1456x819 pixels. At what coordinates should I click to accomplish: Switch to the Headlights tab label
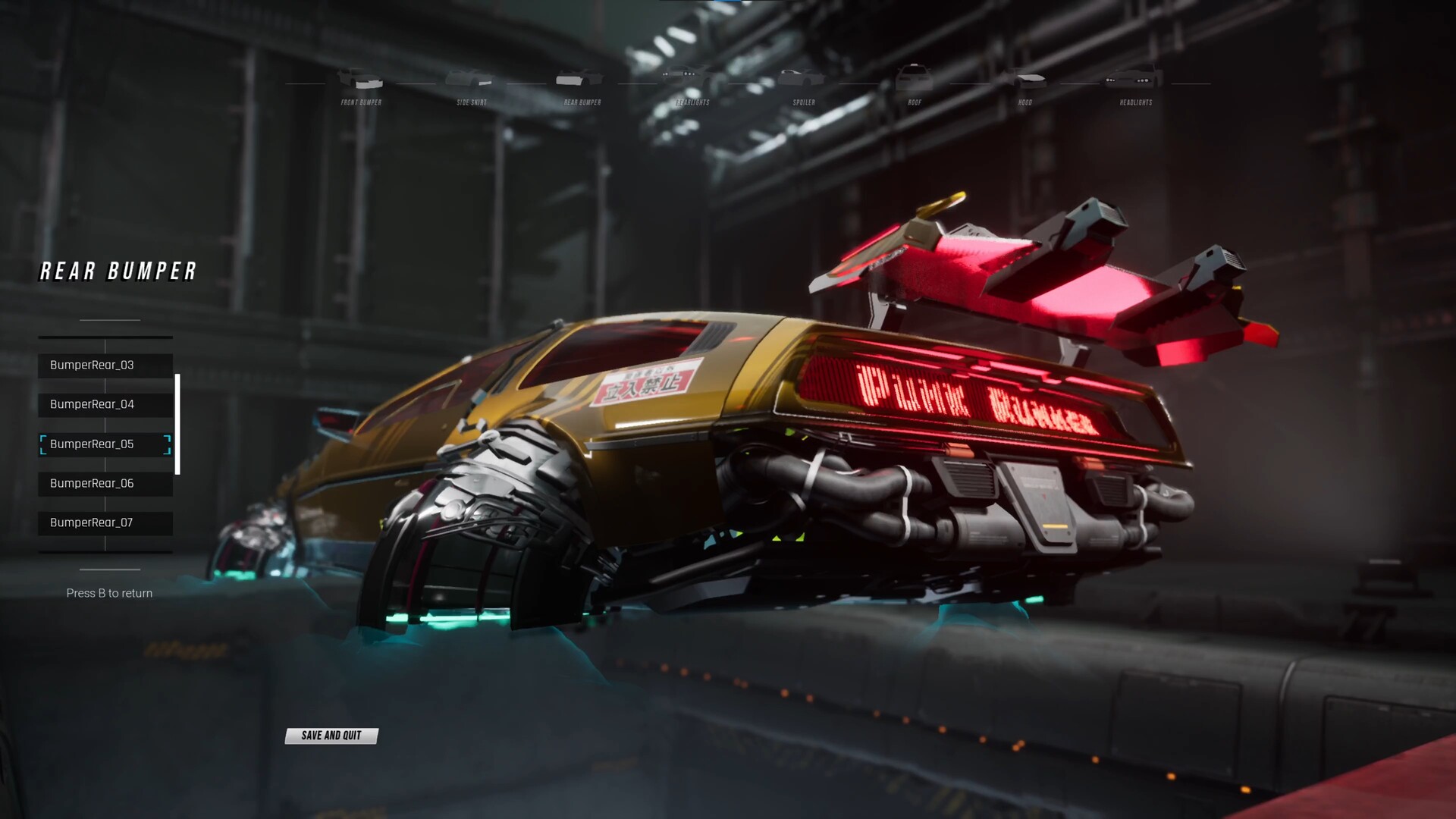1135,101
